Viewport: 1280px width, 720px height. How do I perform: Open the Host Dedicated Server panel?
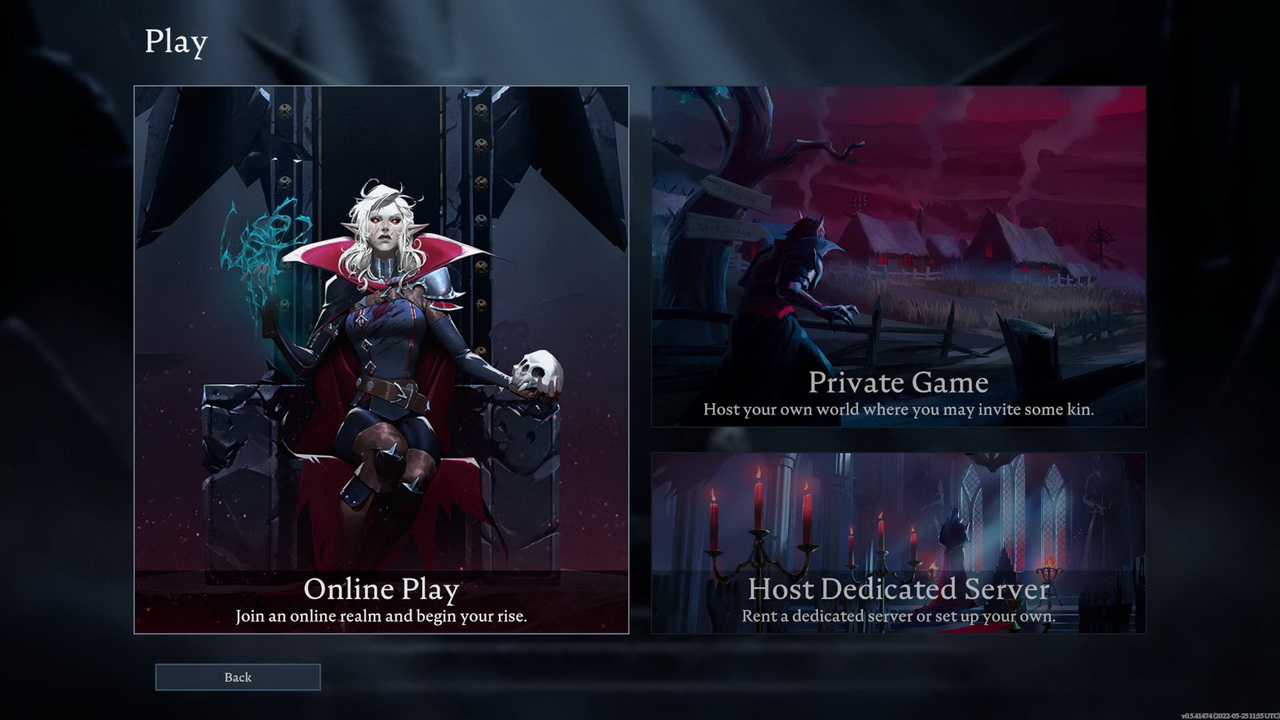[x=898, y=542]
